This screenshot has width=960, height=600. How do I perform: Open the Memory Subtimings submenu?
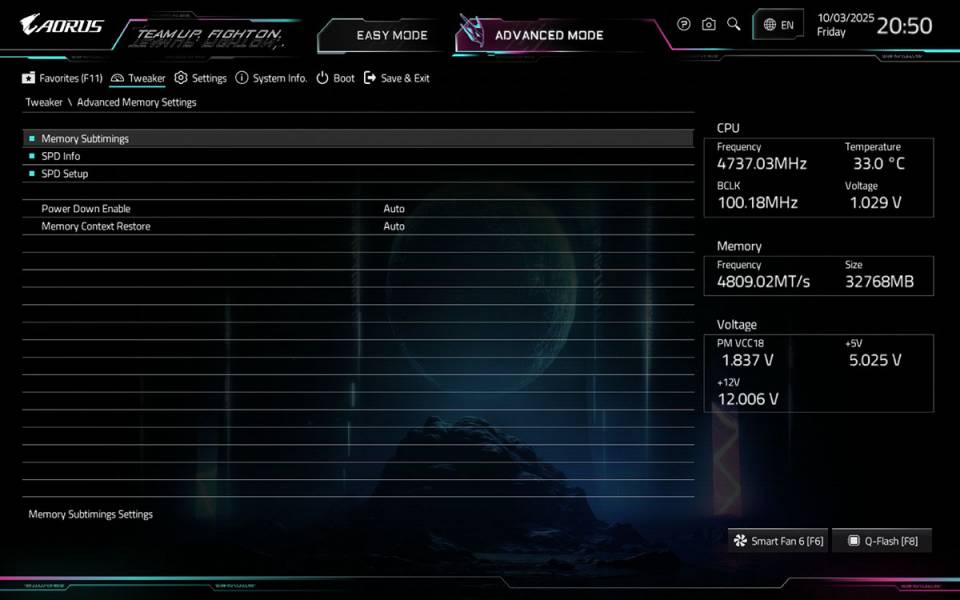coord(85,139)
